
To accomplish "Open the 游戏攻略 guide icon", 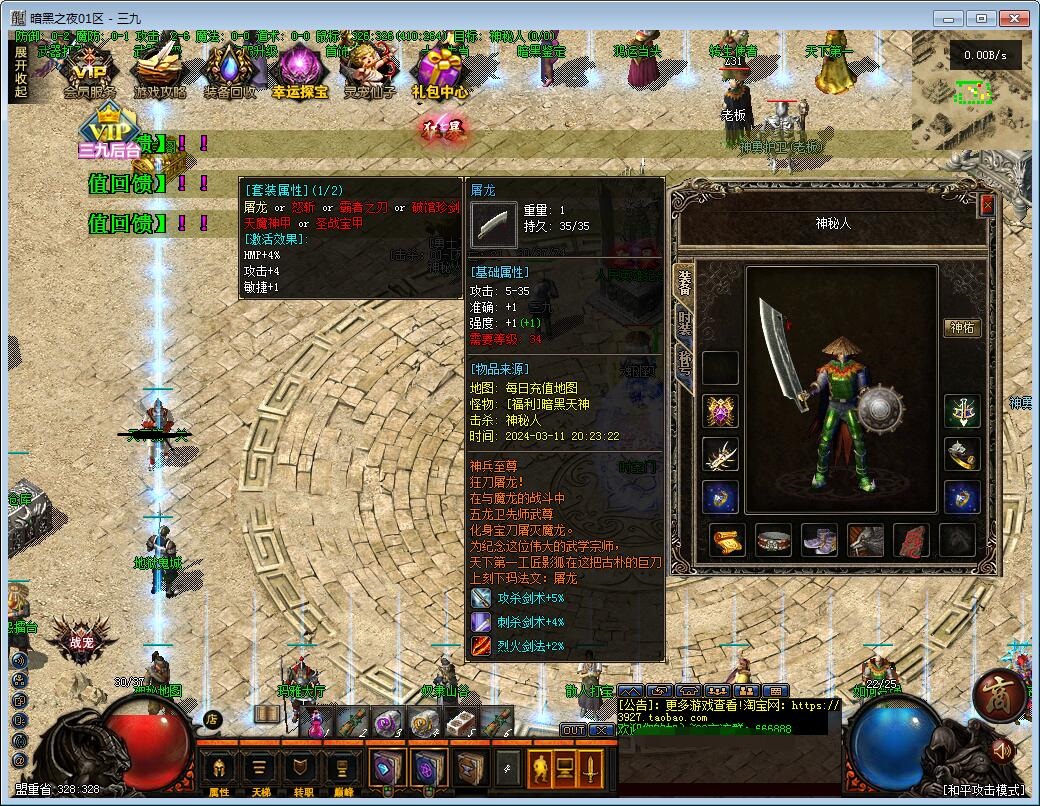I will (x=160, y=70).
